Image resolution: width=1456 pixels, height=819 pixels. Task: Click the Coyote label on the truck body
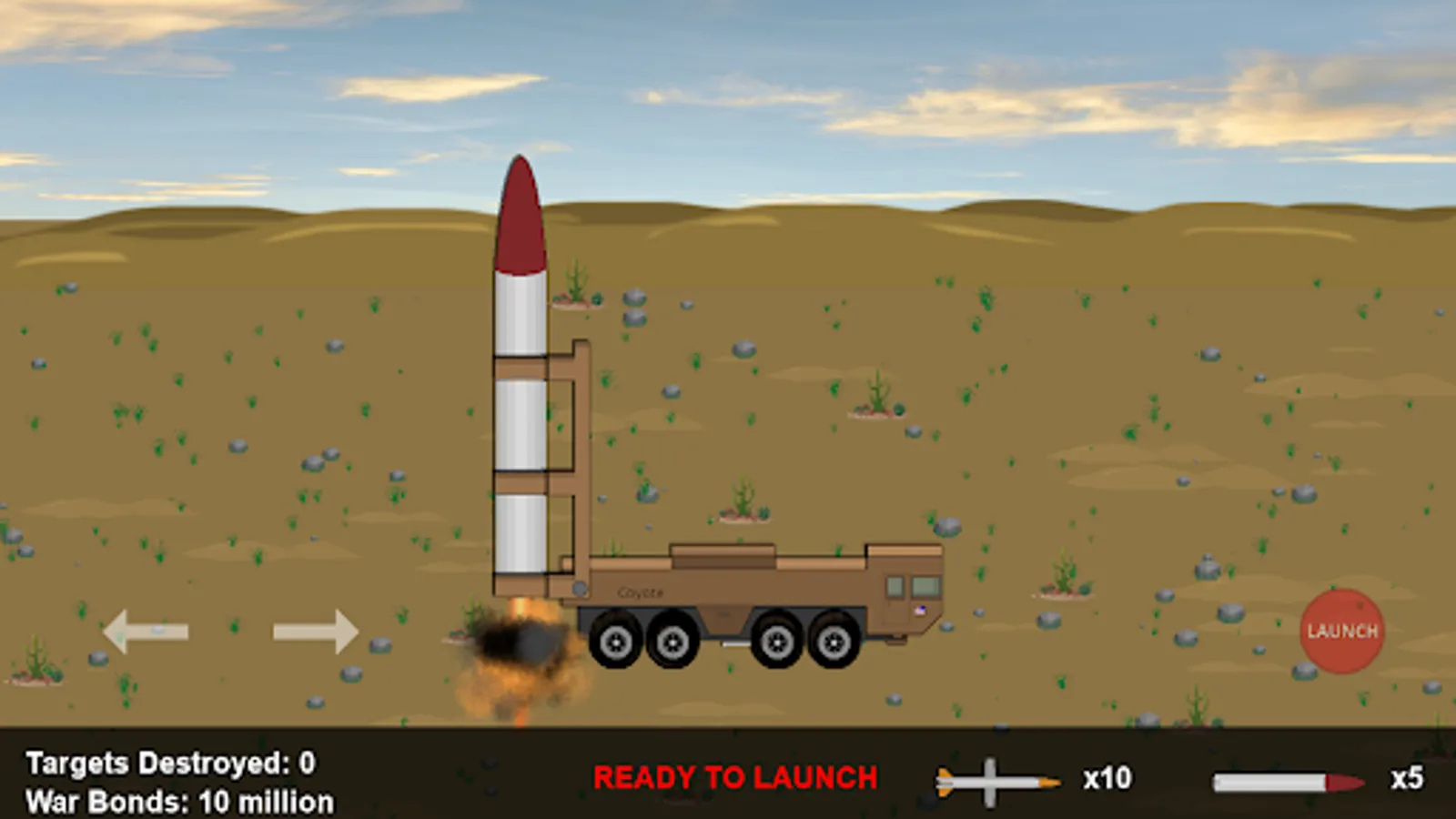[x=642, y=591]
